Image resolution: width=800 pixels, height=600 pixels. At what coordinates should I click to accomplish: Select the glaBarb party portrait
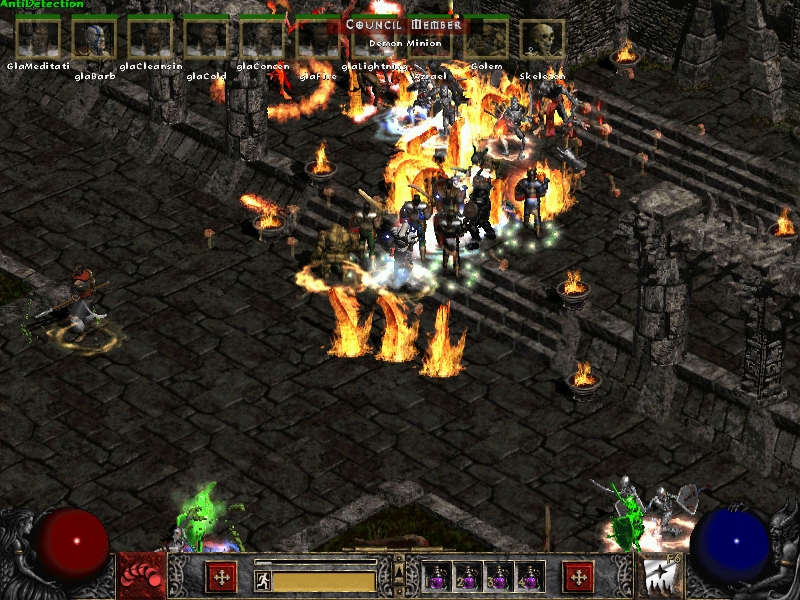[x=94, y=39]
